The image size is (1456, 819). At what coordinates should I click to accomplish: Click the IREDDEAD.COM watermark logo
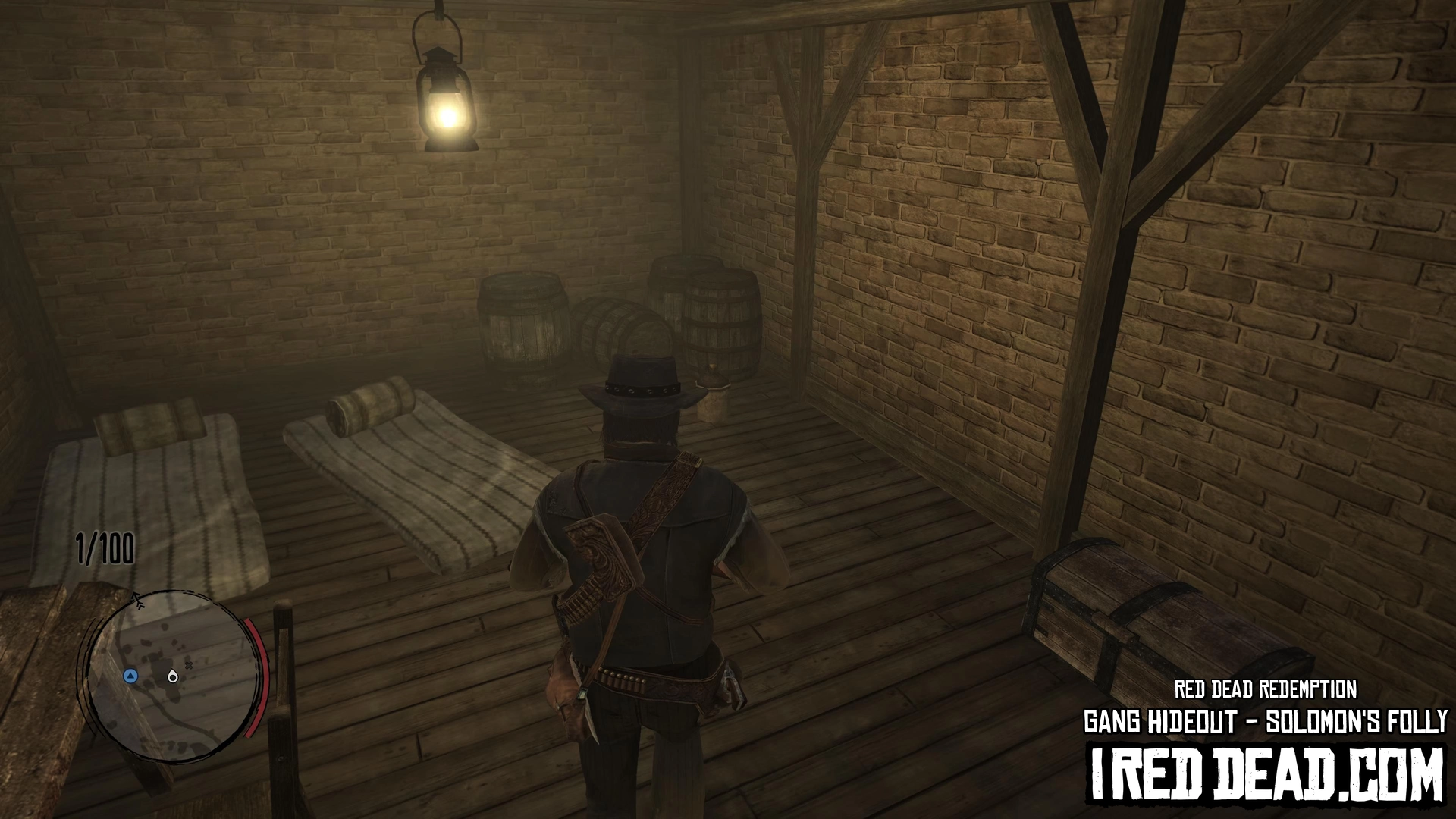coord(1266,774)
